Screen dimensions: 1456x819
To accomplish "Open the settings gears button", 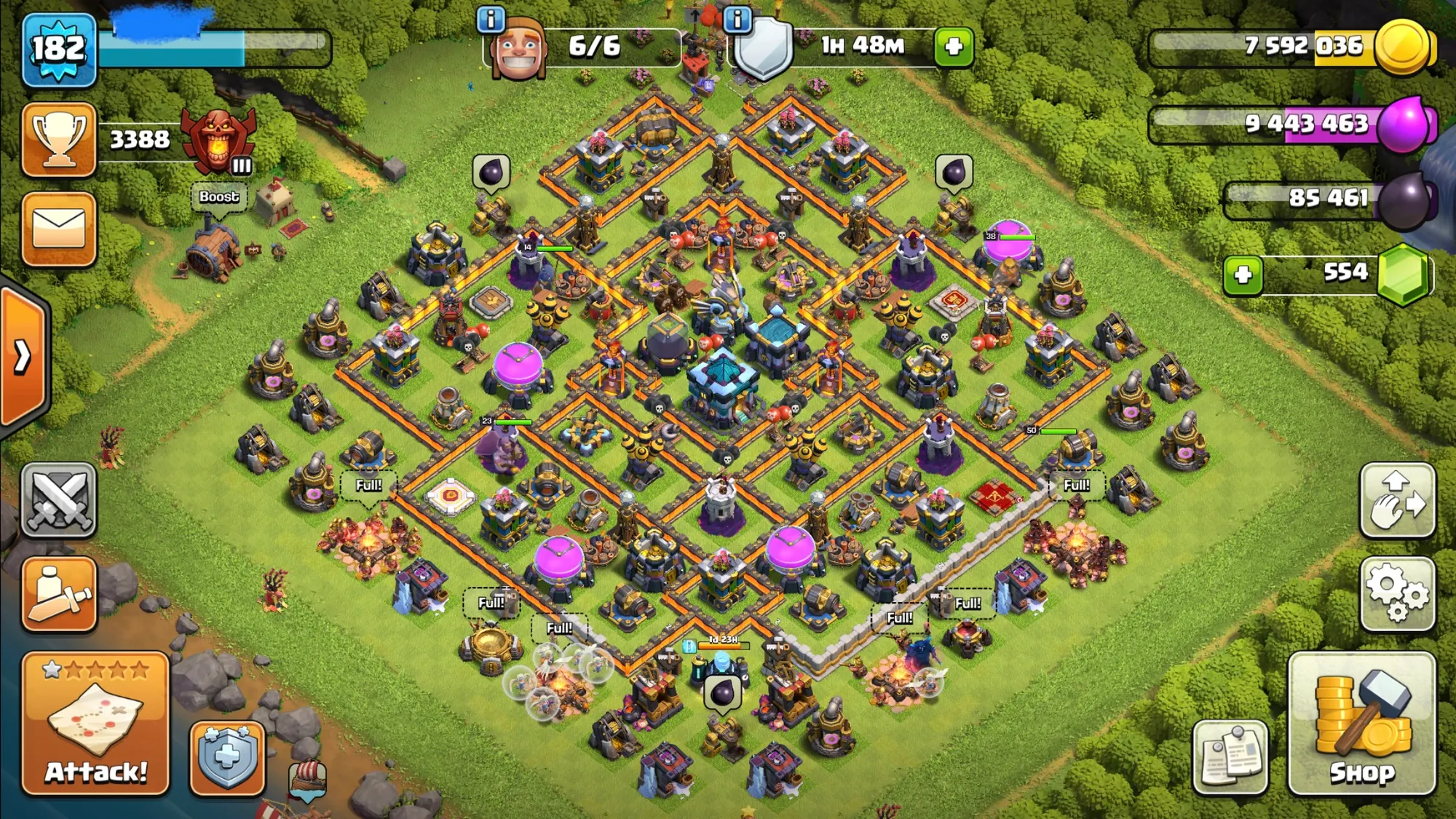I will (x=1397, y=593).
